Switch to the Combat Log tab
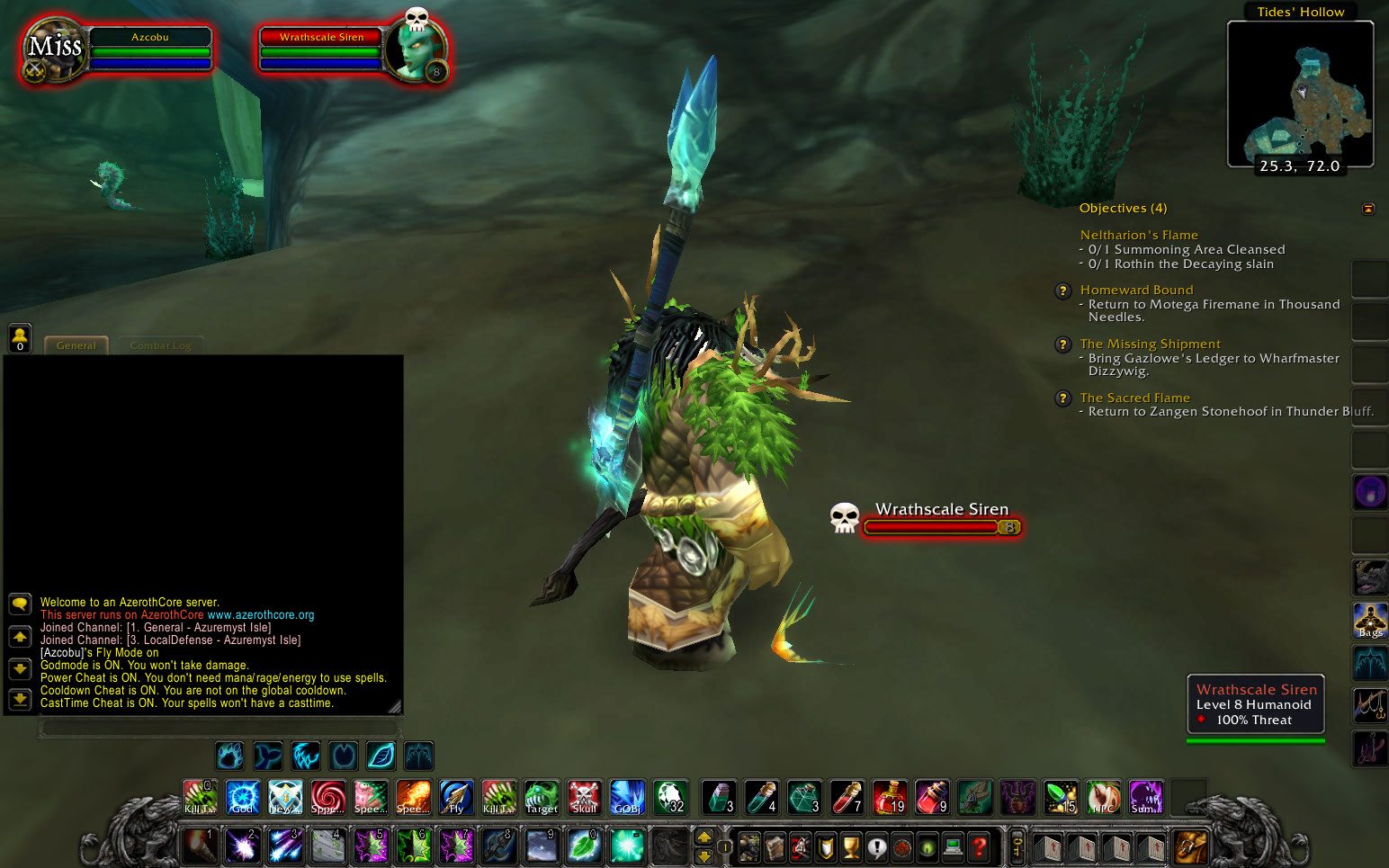Image resolution: width=1389 pixels, height=868 pixels. 160,345
